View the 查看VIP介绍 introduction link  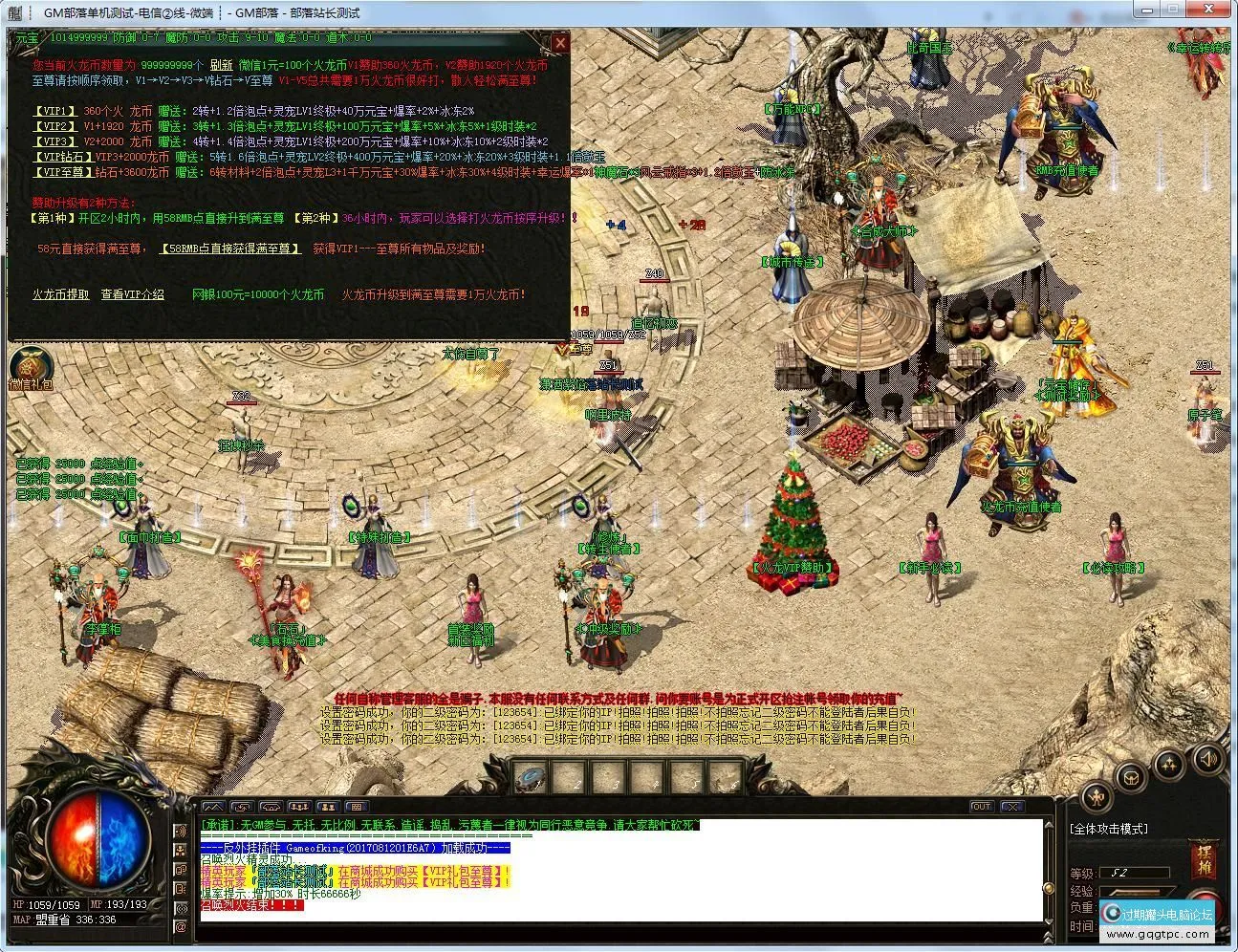(132, 294)
